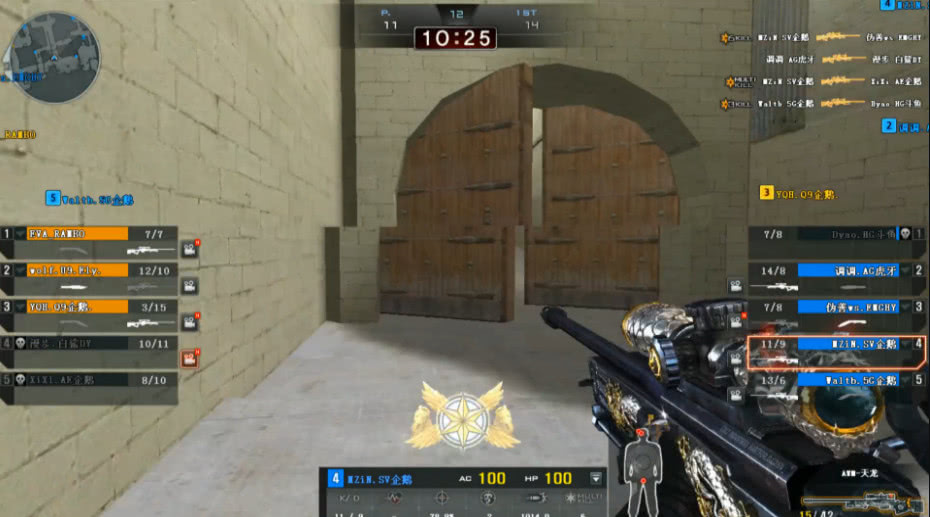Click the camera icon beside Waltb.5G企鹅
The image size is (930, 517).
(736, 395)
